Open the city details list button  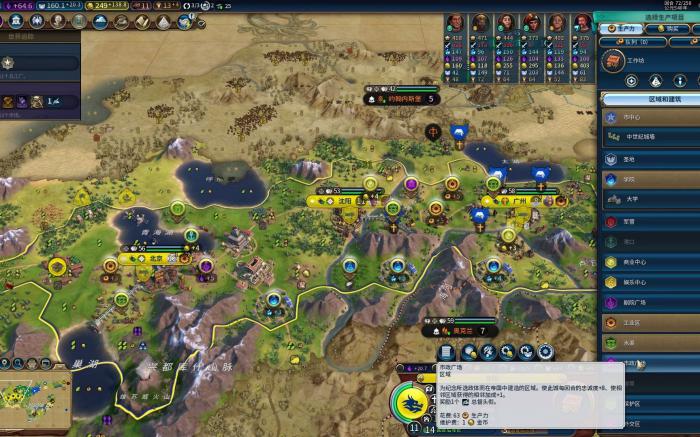[x=446, y=352]
